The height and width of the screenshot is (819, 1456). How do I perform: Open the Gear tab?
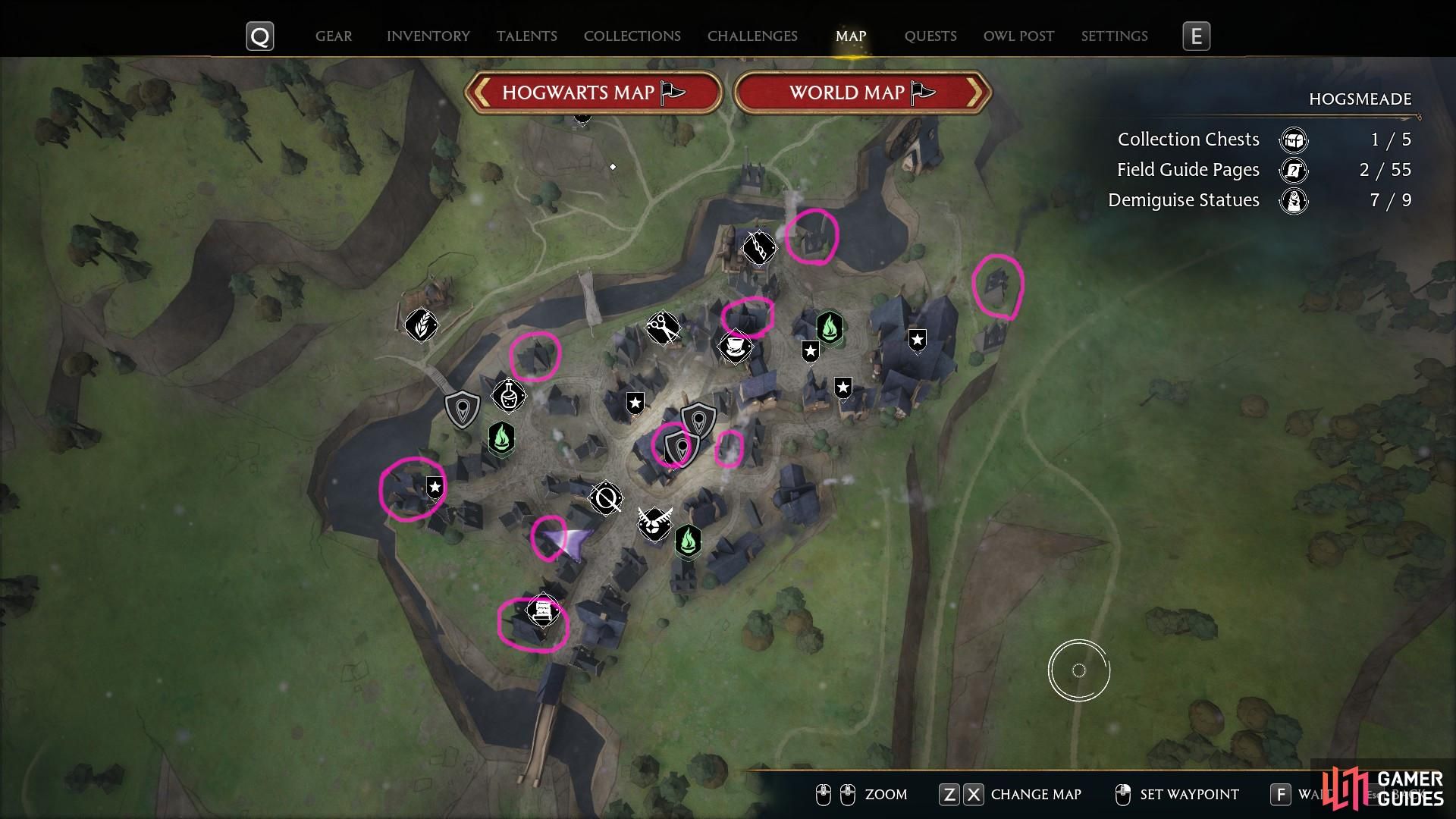[334, 36]
